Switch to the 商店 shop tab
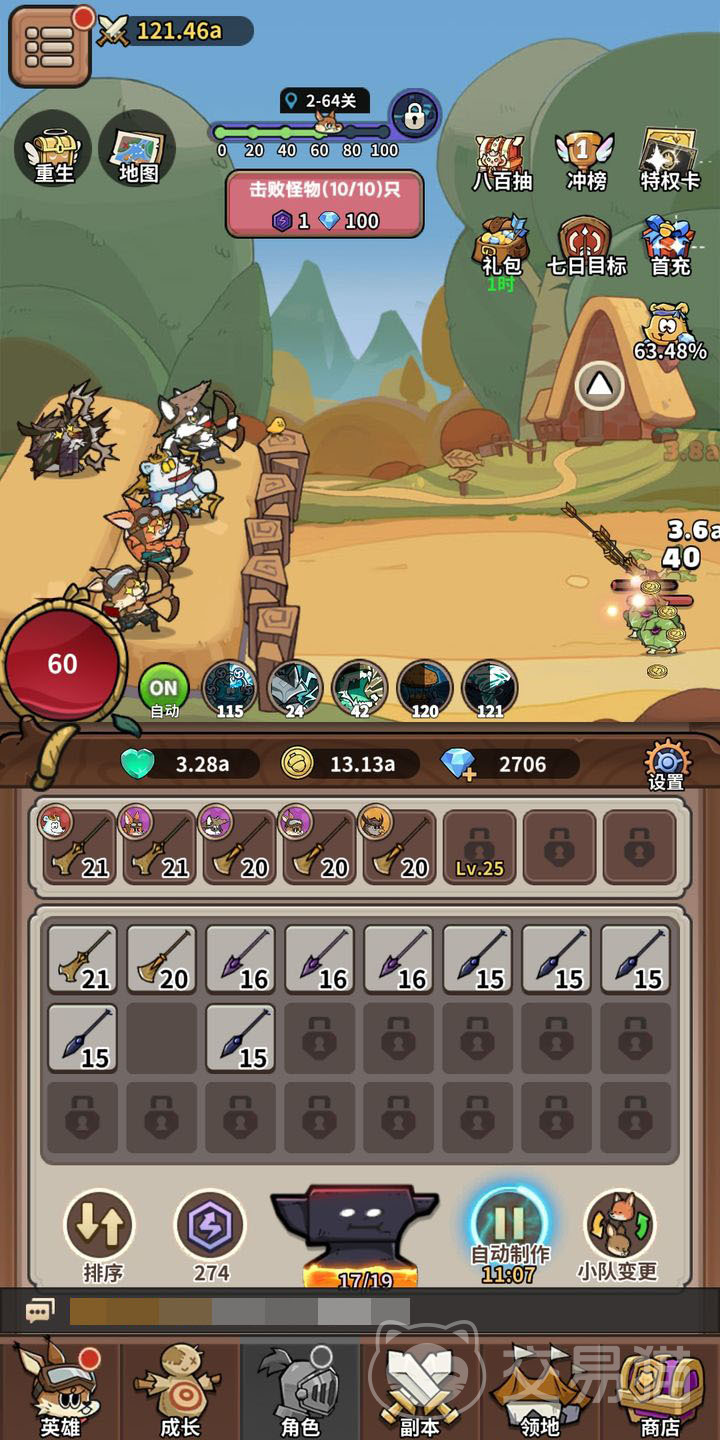720x1440 pixels. coord(660,1390)
